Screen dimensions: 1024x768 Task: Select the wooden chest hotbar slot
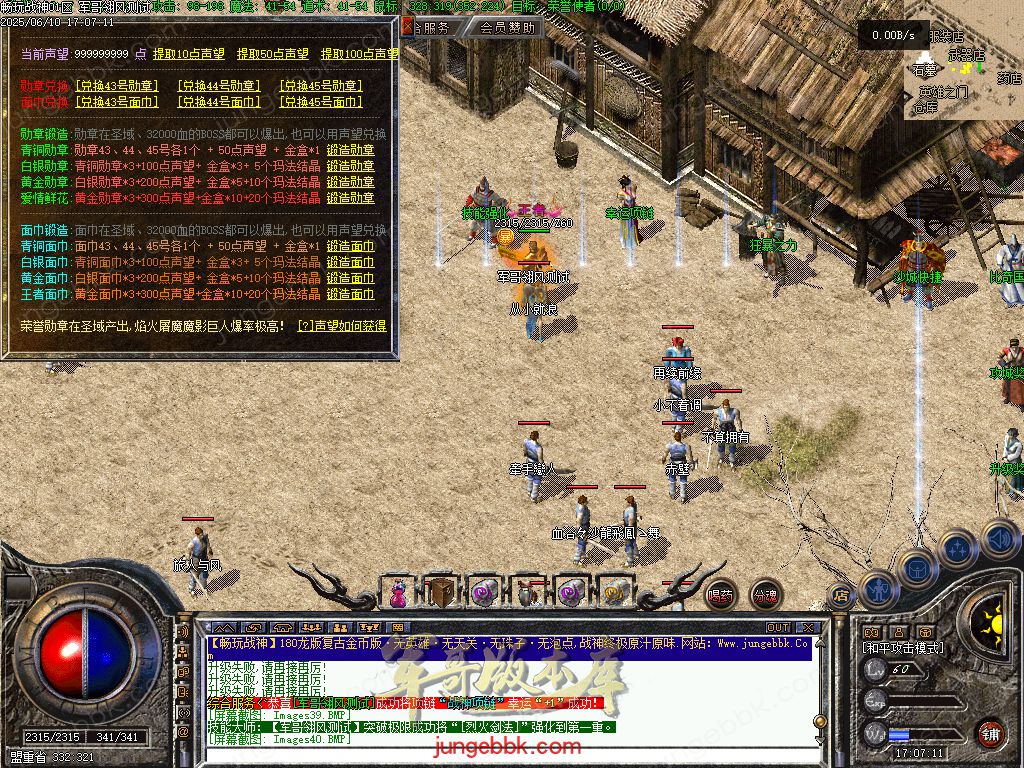coord(440,592)
